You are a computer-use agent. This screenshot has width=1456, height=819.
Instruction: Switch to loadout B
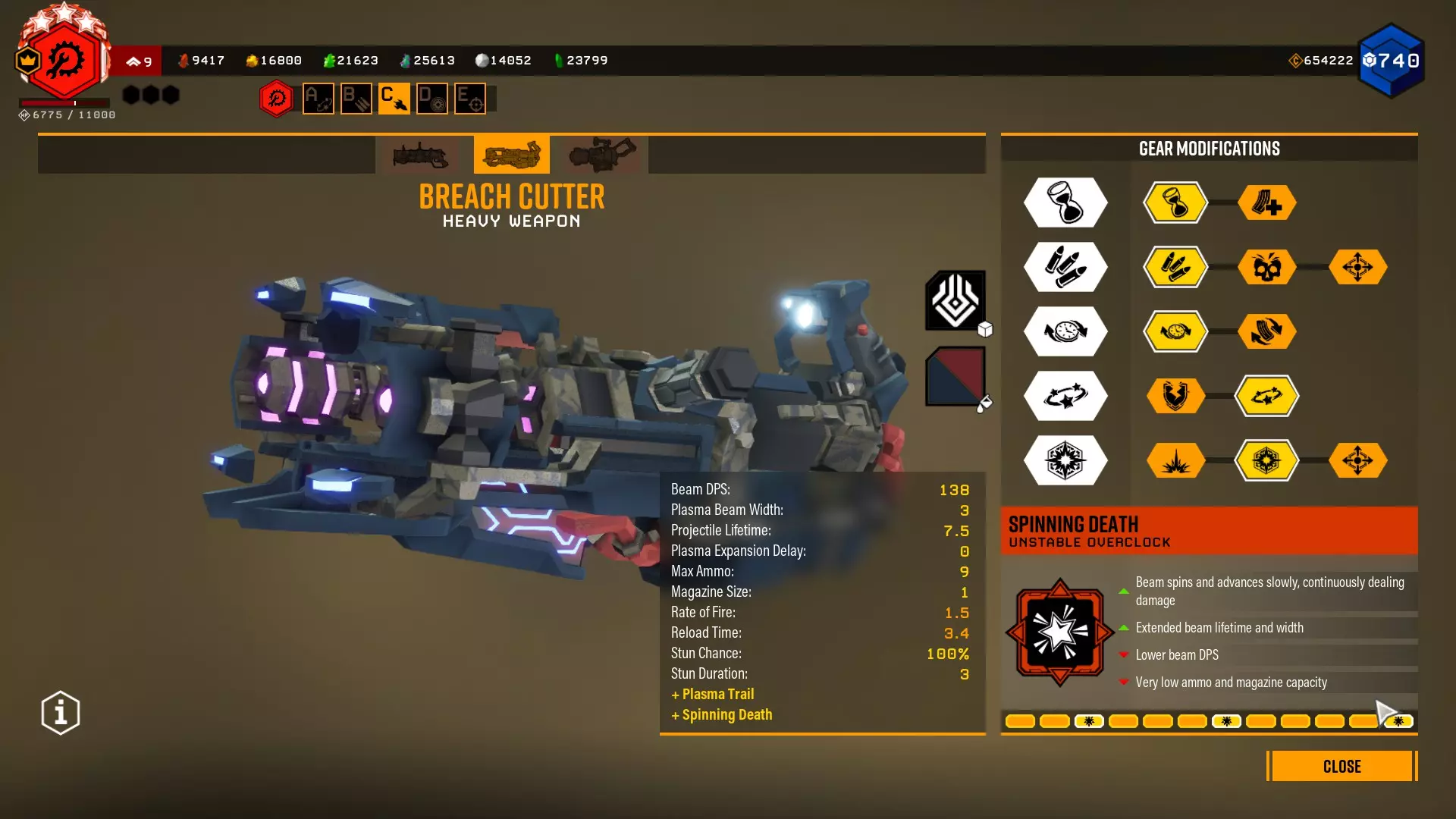356,99
